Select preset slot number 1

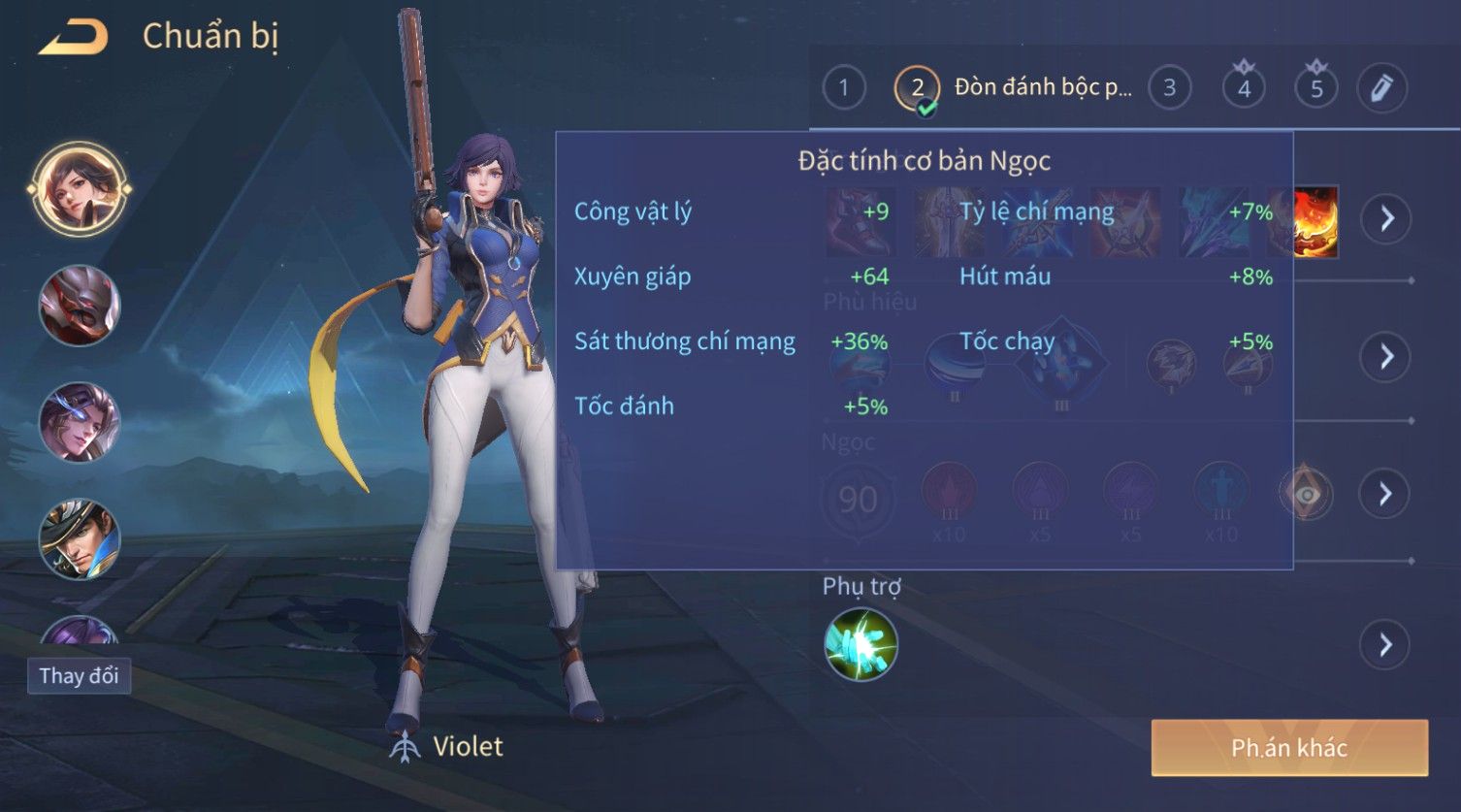(x=844, y=88)
